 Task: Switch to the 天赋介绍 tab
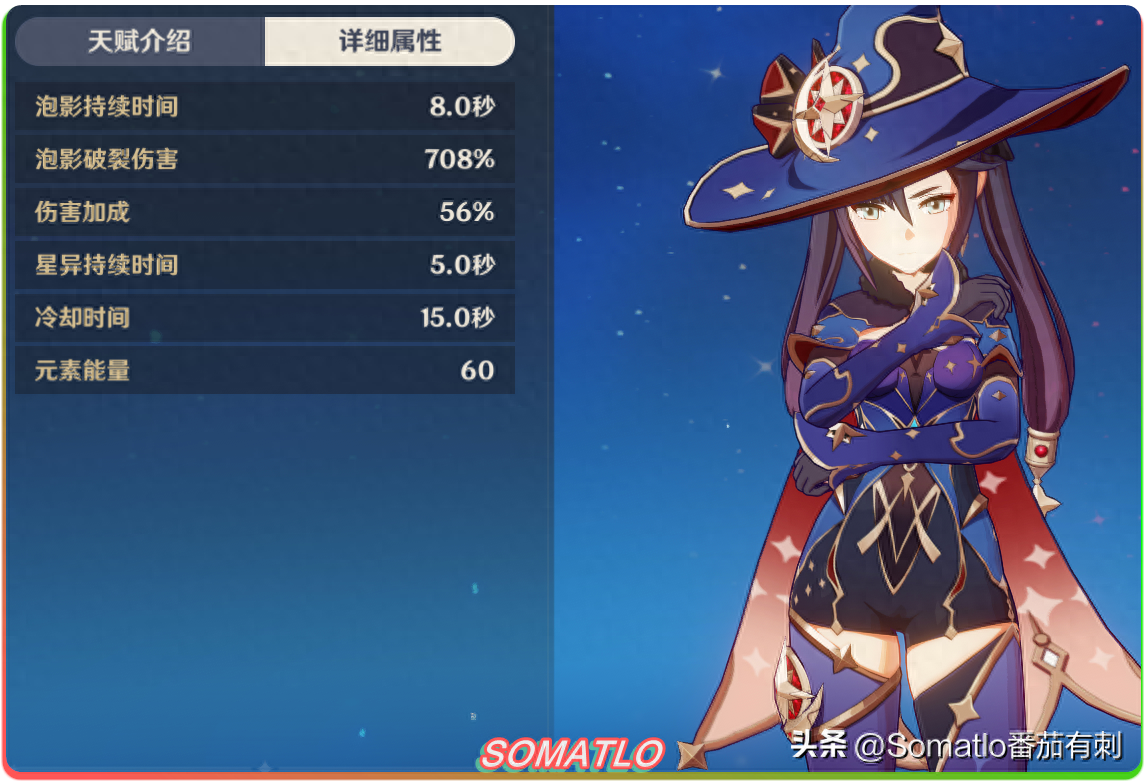[140, 41]
